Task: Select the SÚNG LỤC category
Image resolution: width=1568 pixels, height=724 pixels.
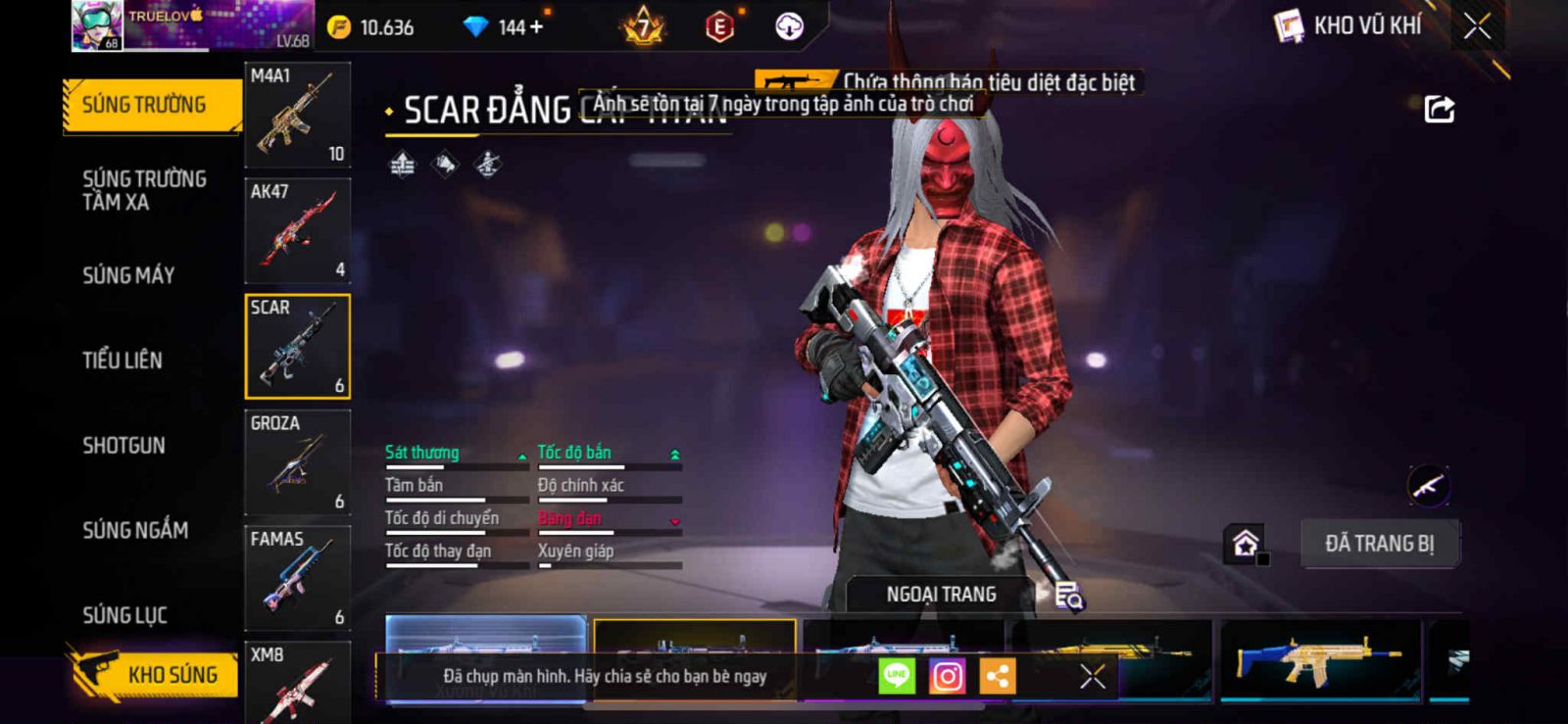Action: (124, 615)
